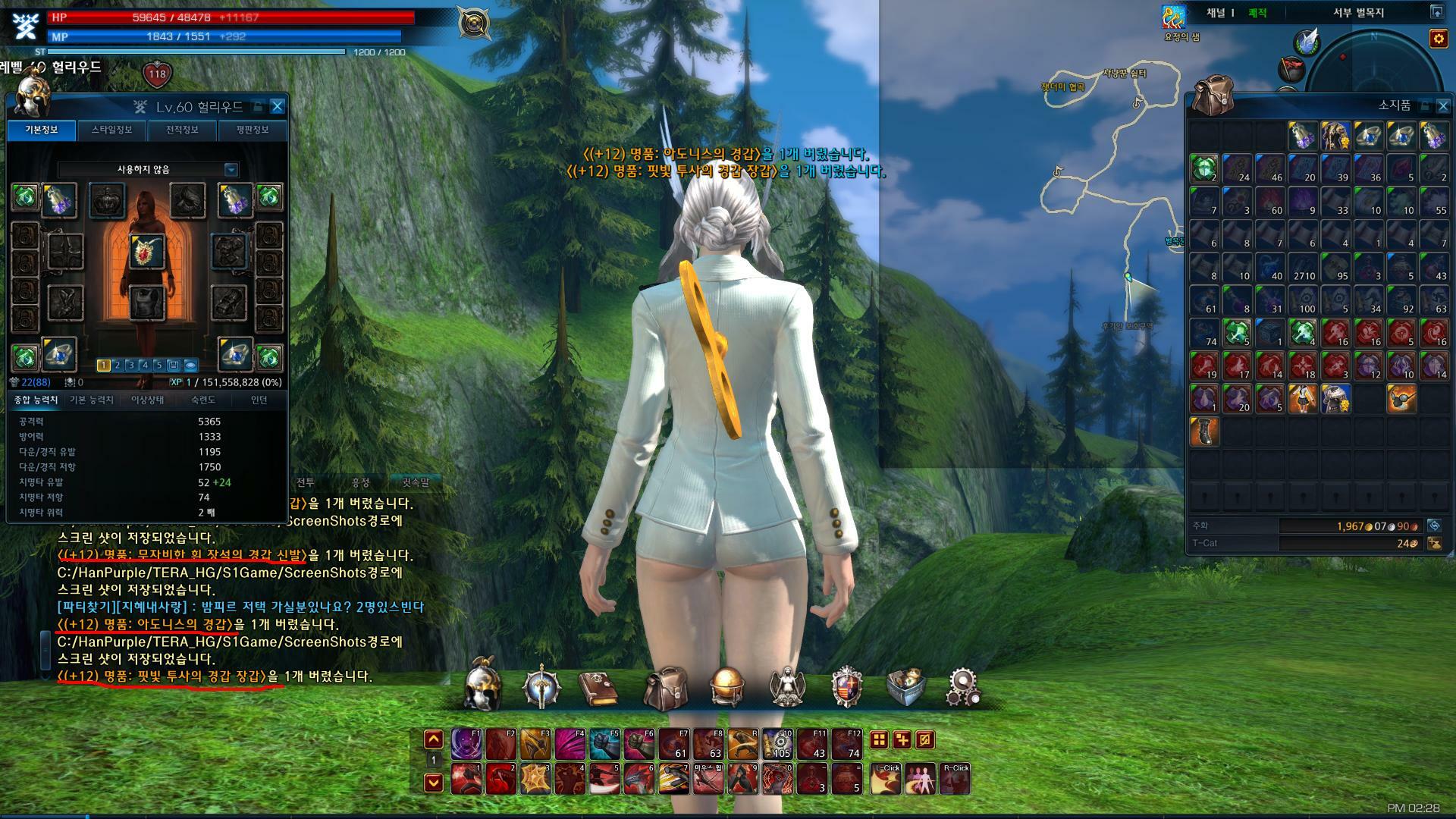
Task: Expand the 사용하지 않음 dropdown
Action: pyautogui.click(x=231, y=170)
